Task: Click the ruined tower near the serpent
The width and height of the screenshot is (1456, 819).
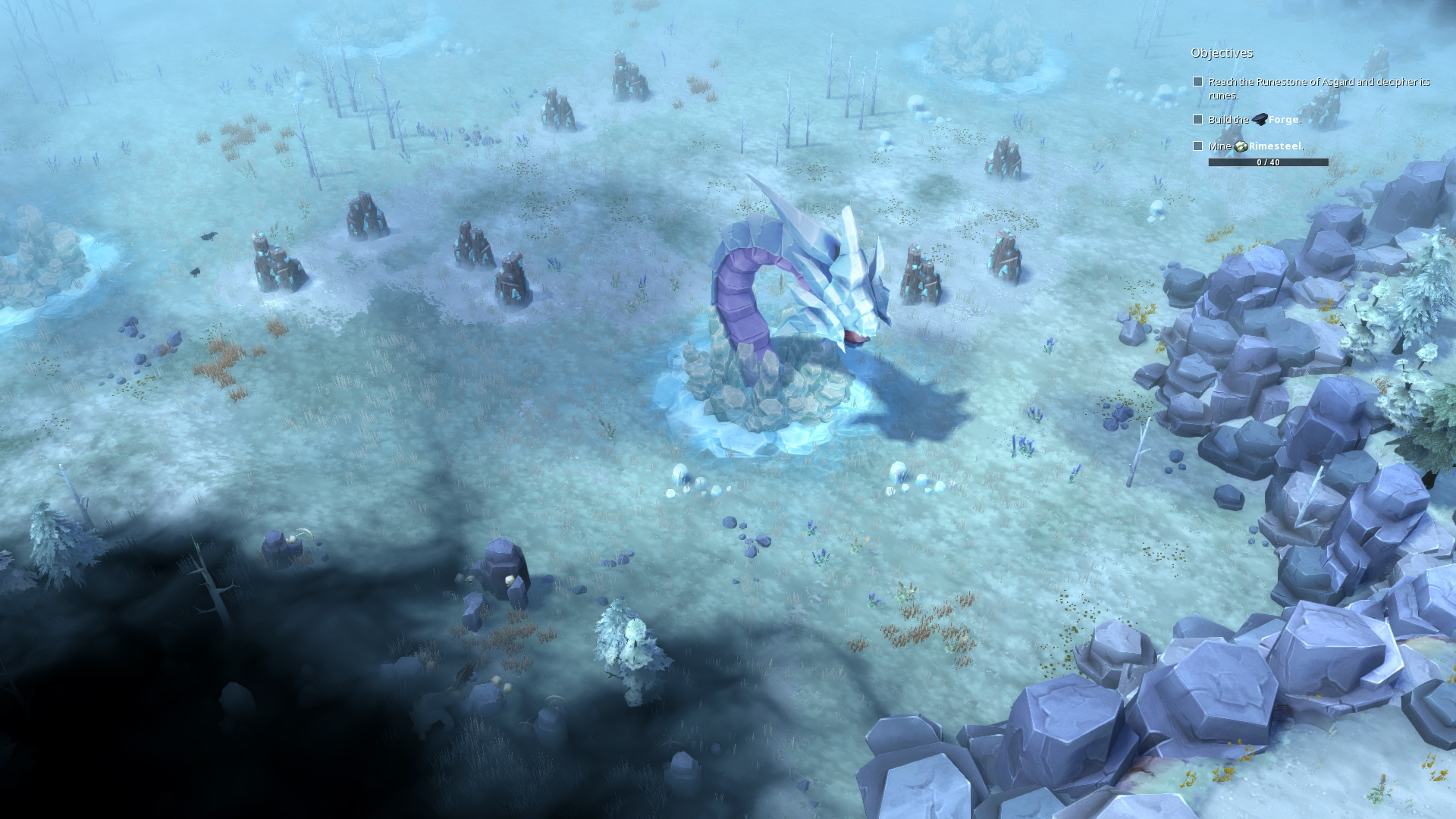Action: pos(921,273)
